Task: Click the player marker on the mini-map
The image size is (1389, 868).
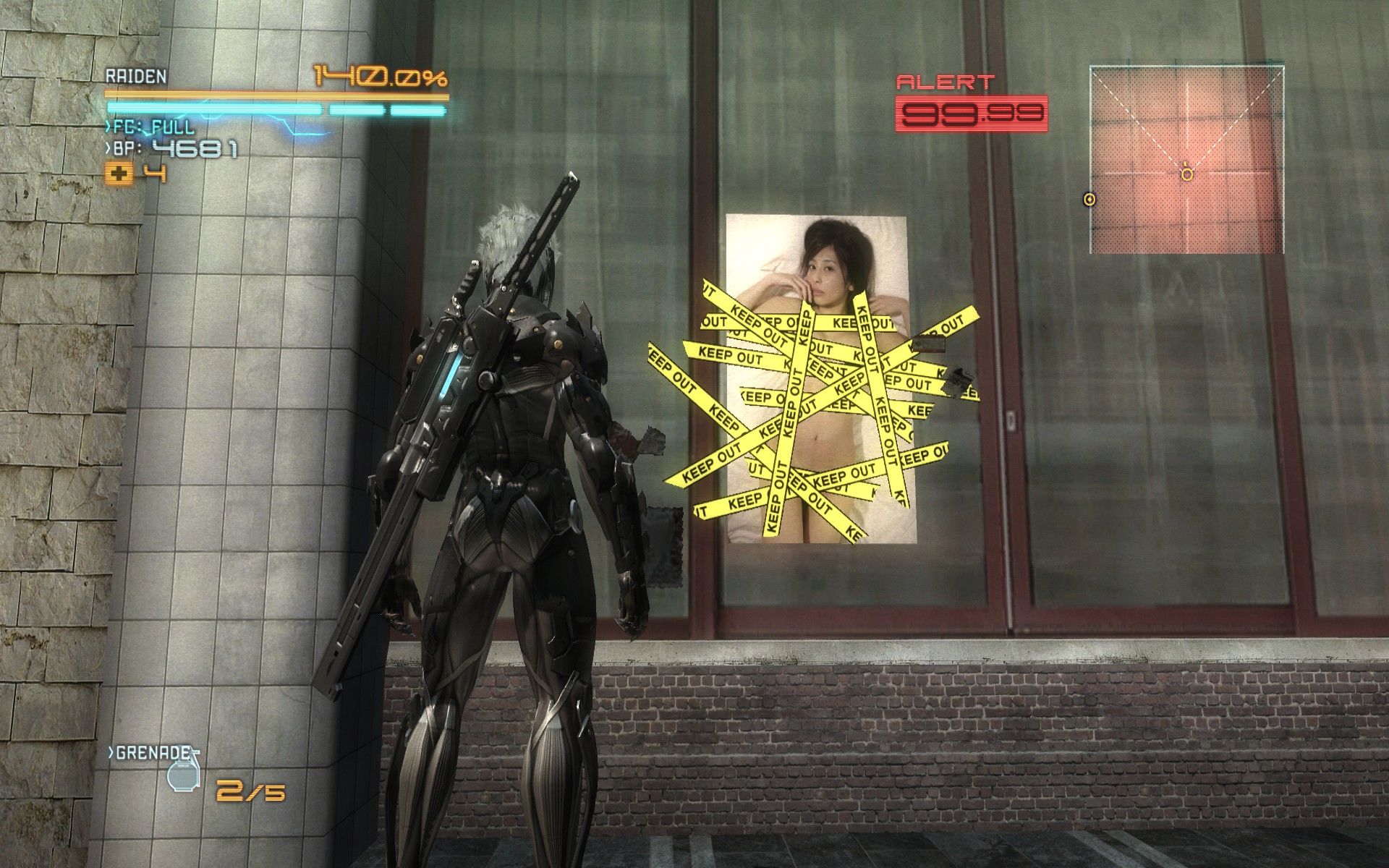Action: (x=1186, y=174)
